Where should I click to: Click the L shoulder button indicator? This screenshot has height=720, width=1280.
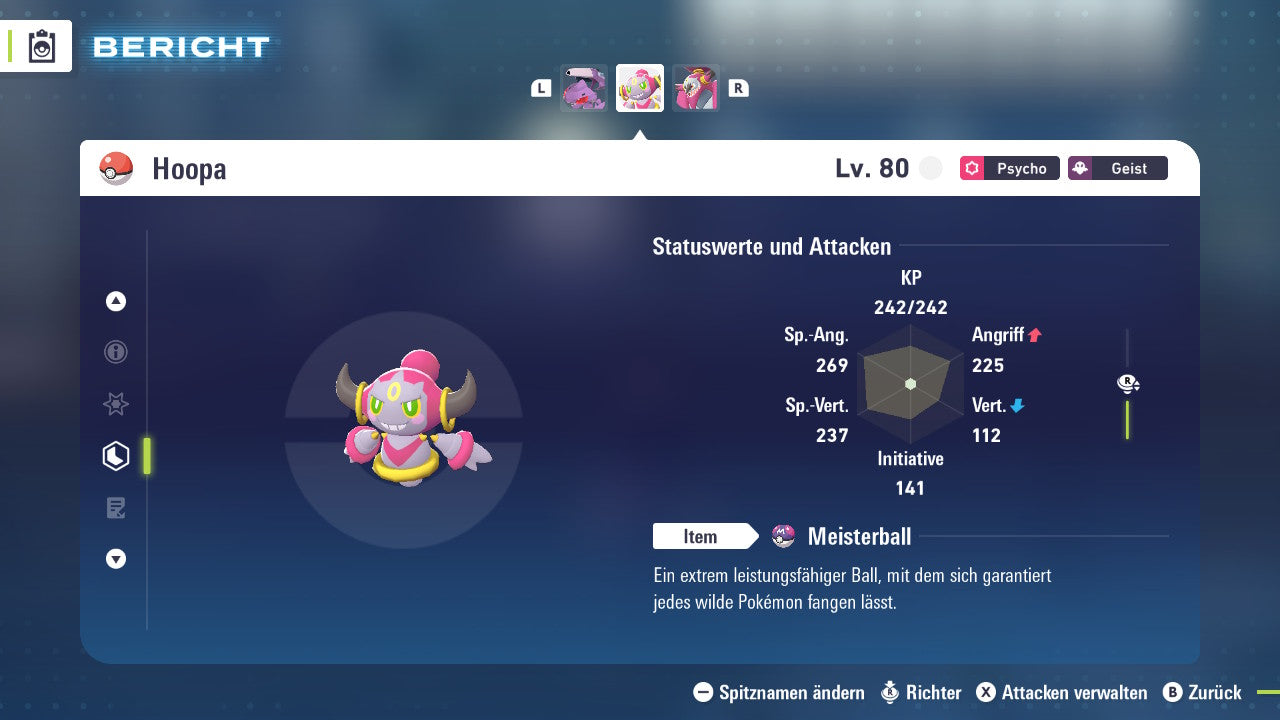(x=540, y=87)
